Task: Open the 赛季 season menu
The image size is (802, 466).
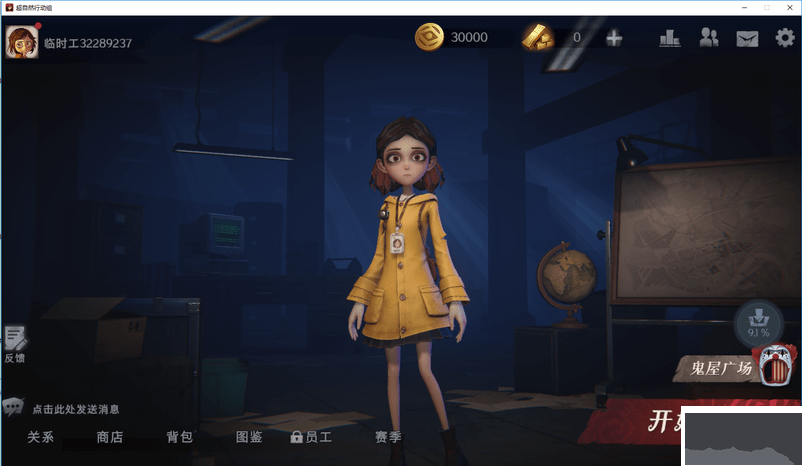Action: [x=388, y=437]
